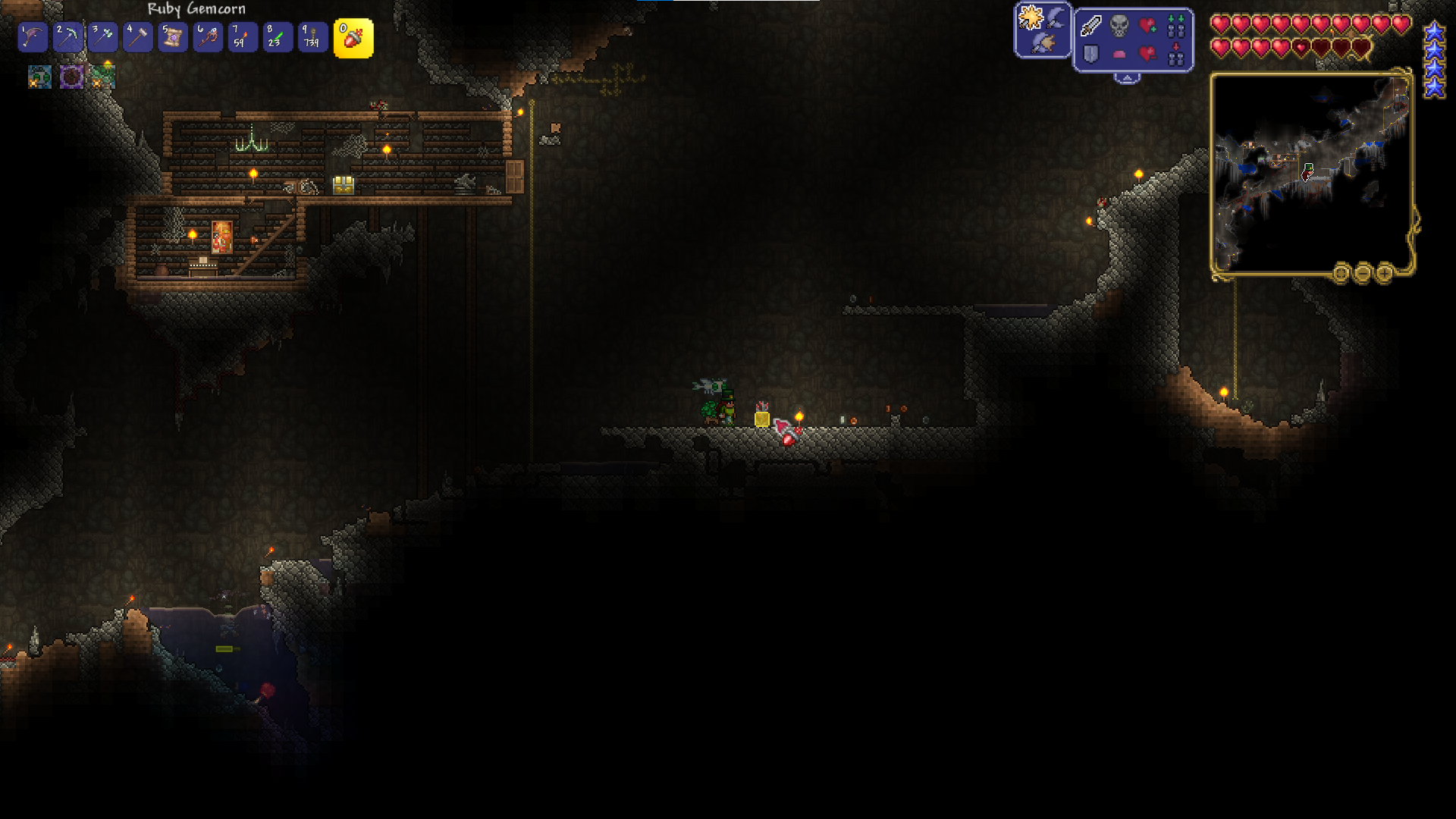Viewport: 1456px width, 819px height.
Task: Click the minimap's zoom-out minus button
Action: coord(1363,273)
